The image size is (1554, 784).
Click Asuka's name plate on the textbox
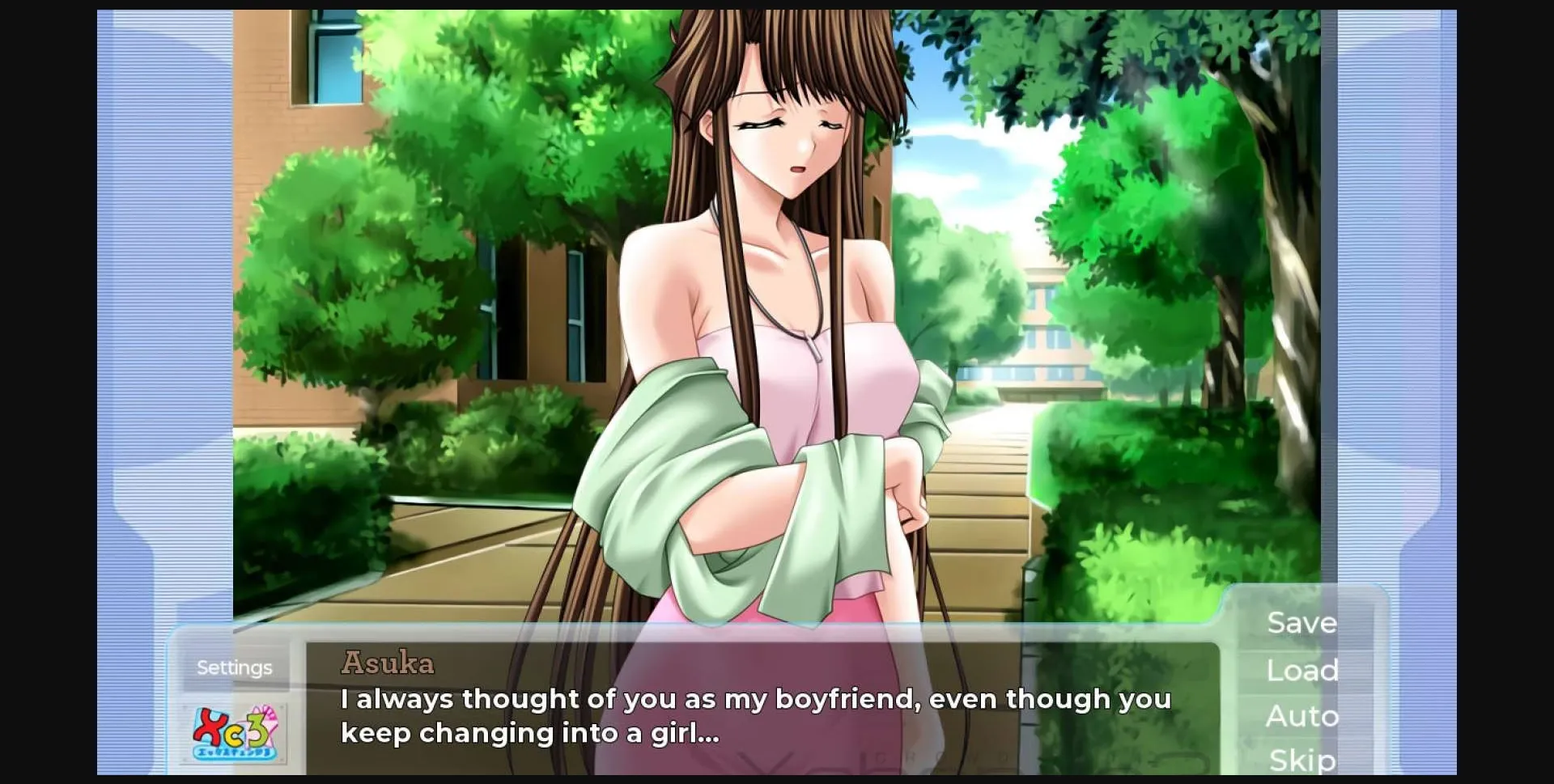coord(388,663)
